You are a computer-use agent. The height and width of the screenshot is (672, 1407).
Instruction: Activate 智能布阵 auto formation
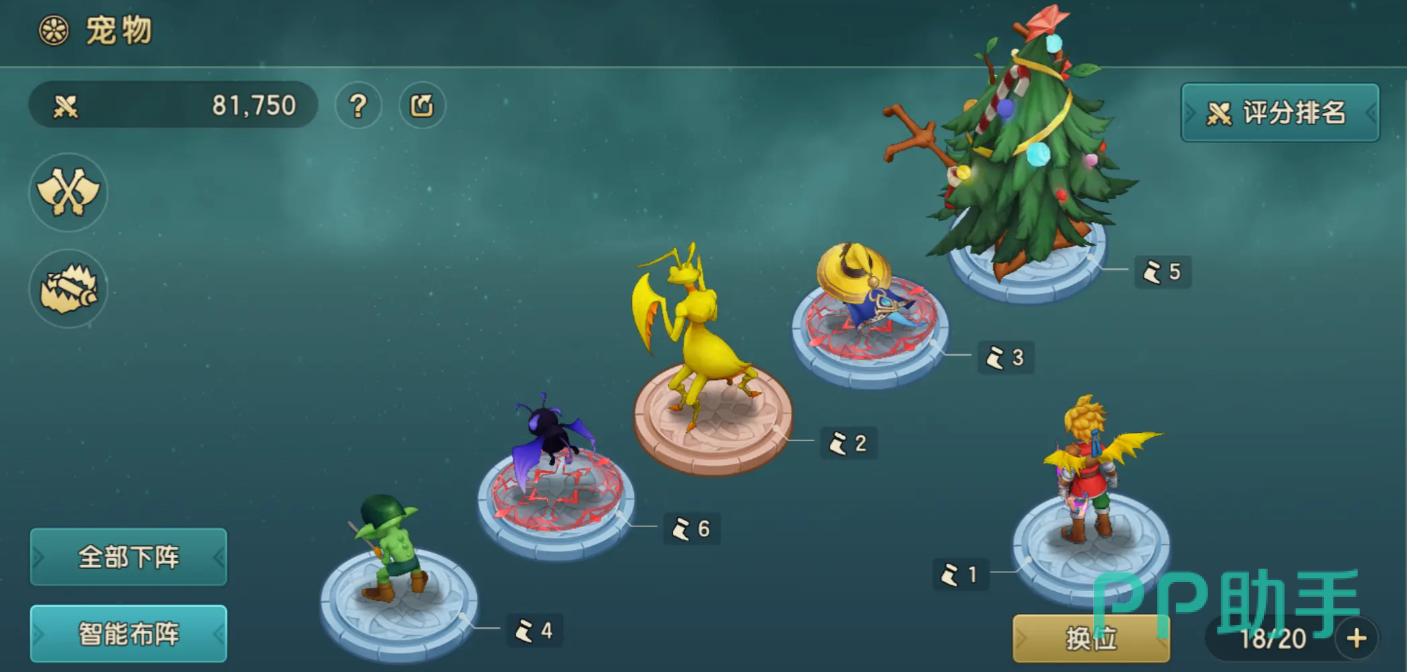point(128,634)
